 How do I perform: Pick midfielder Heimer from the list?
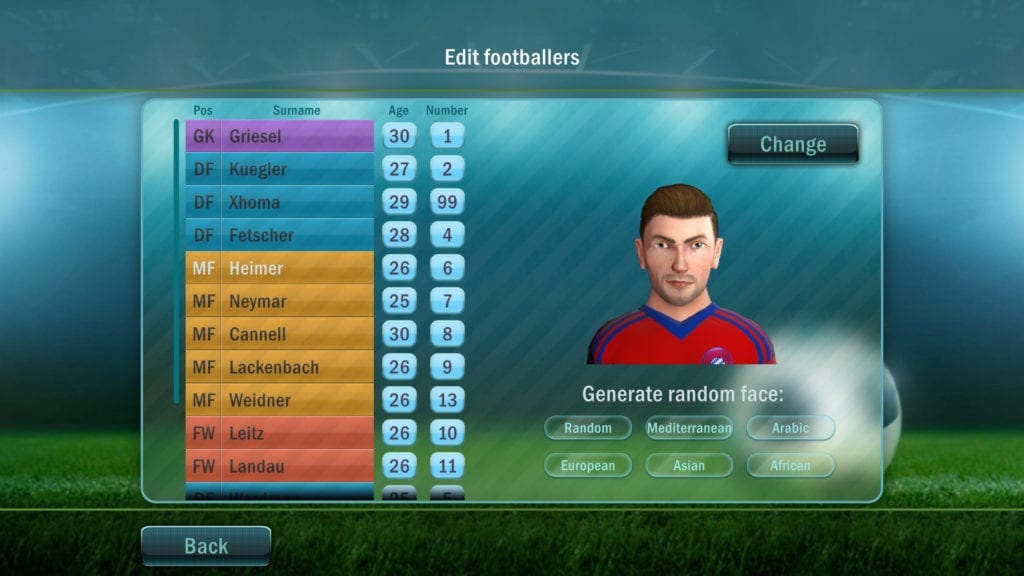coord(280,268)
